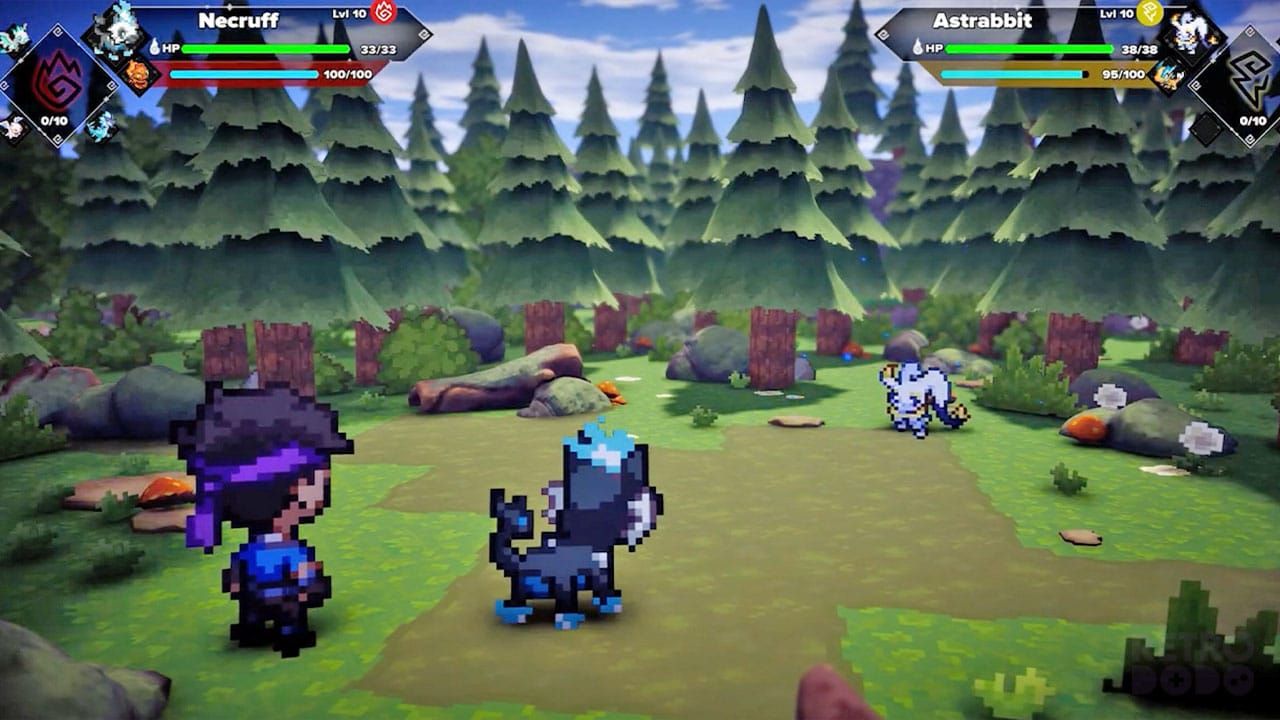Click the Astrabbit nameplate
Image resolution: width=1280 pixels, height=720 pixels.
[984, 20]
